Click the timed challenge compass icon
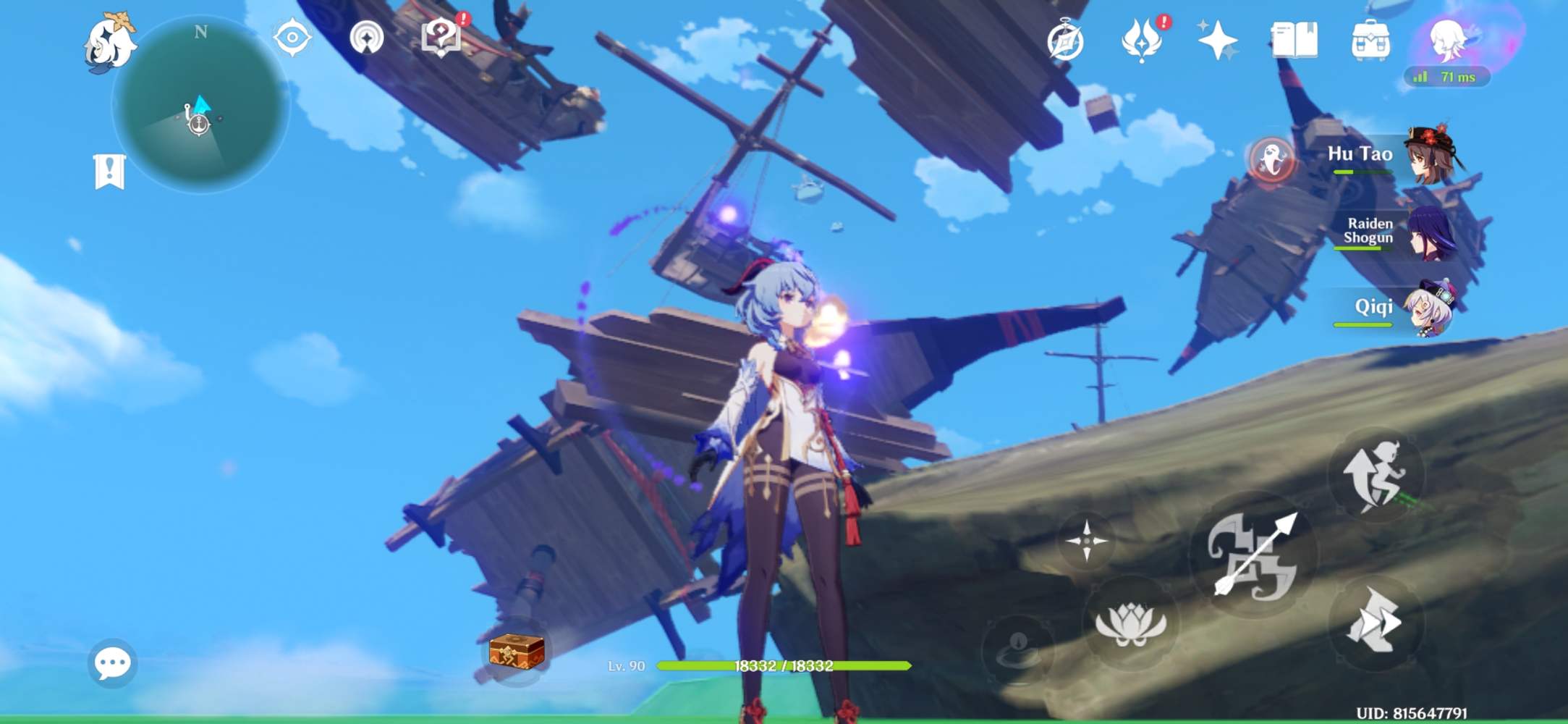The height and width of the screenshot is (724, 1568). point(1064,42)
